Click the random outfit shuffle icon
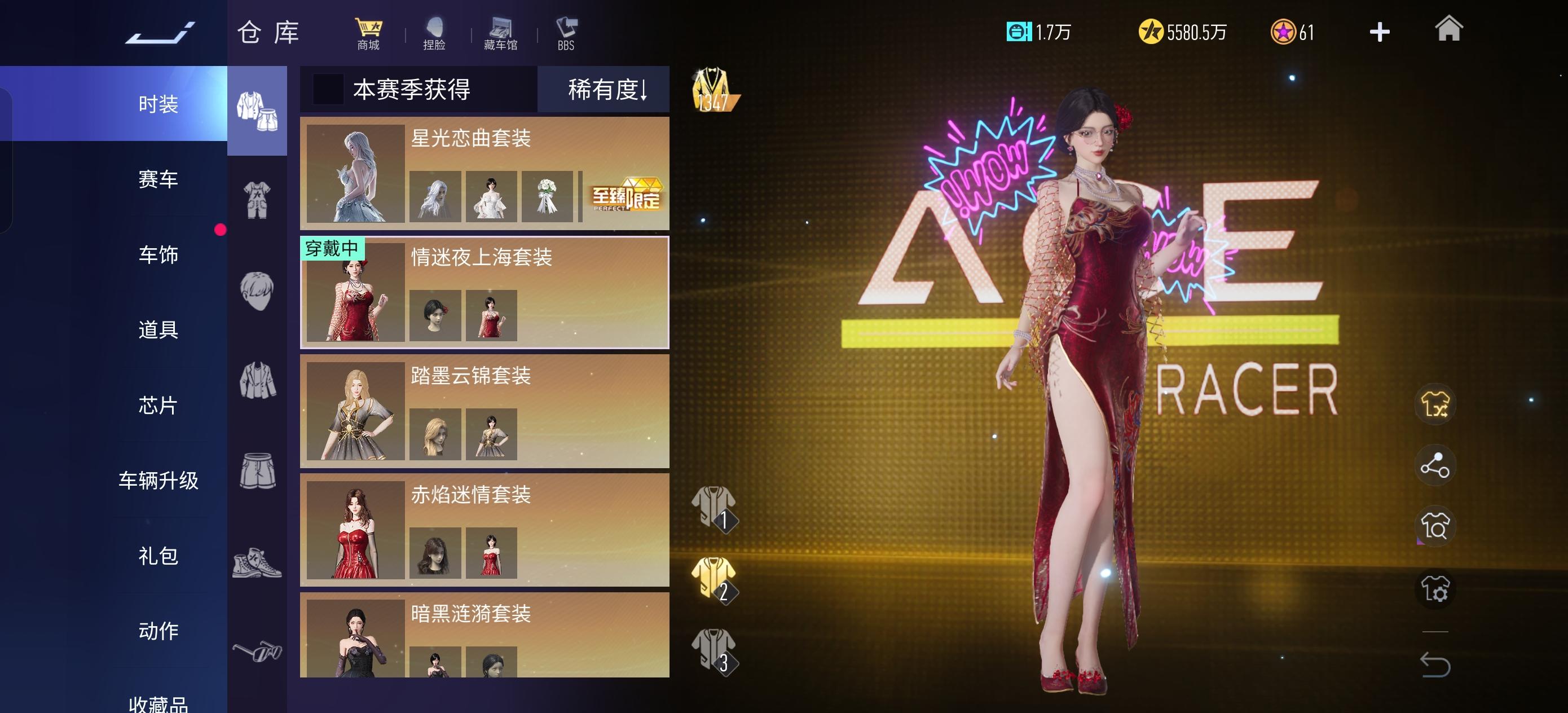 coord(1435,404)
